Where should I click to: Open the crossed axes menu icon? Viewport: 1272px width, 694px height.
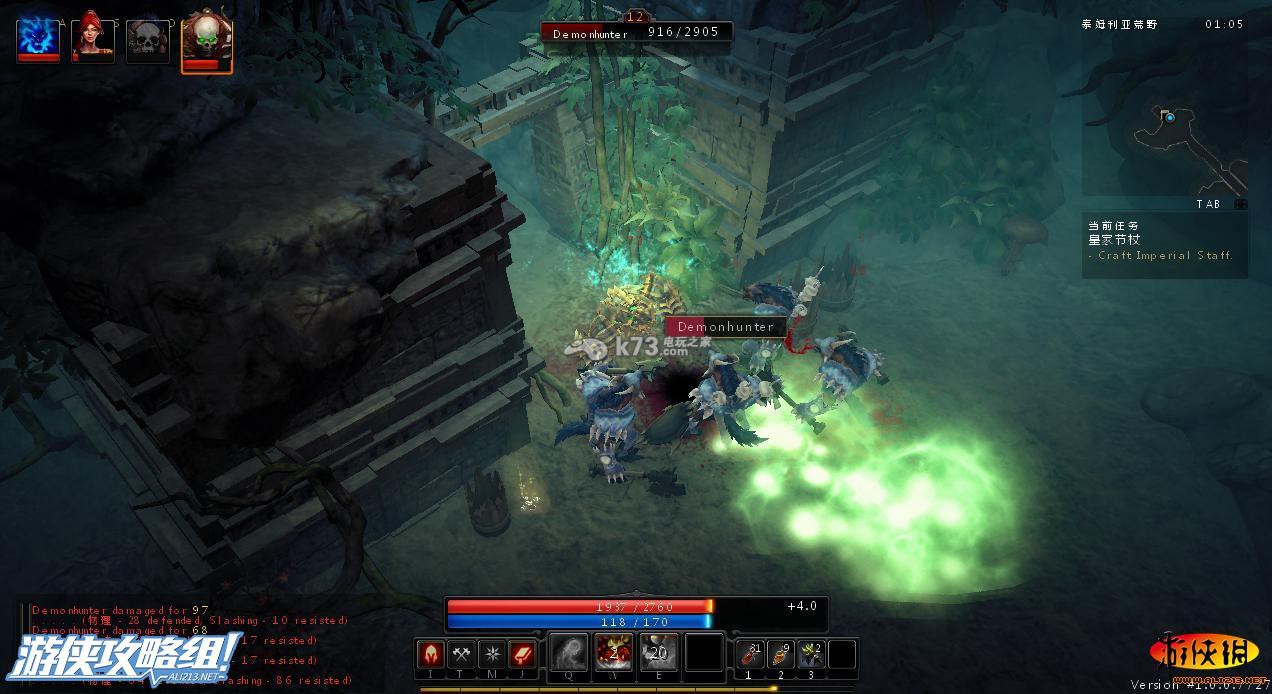(461, 654)
